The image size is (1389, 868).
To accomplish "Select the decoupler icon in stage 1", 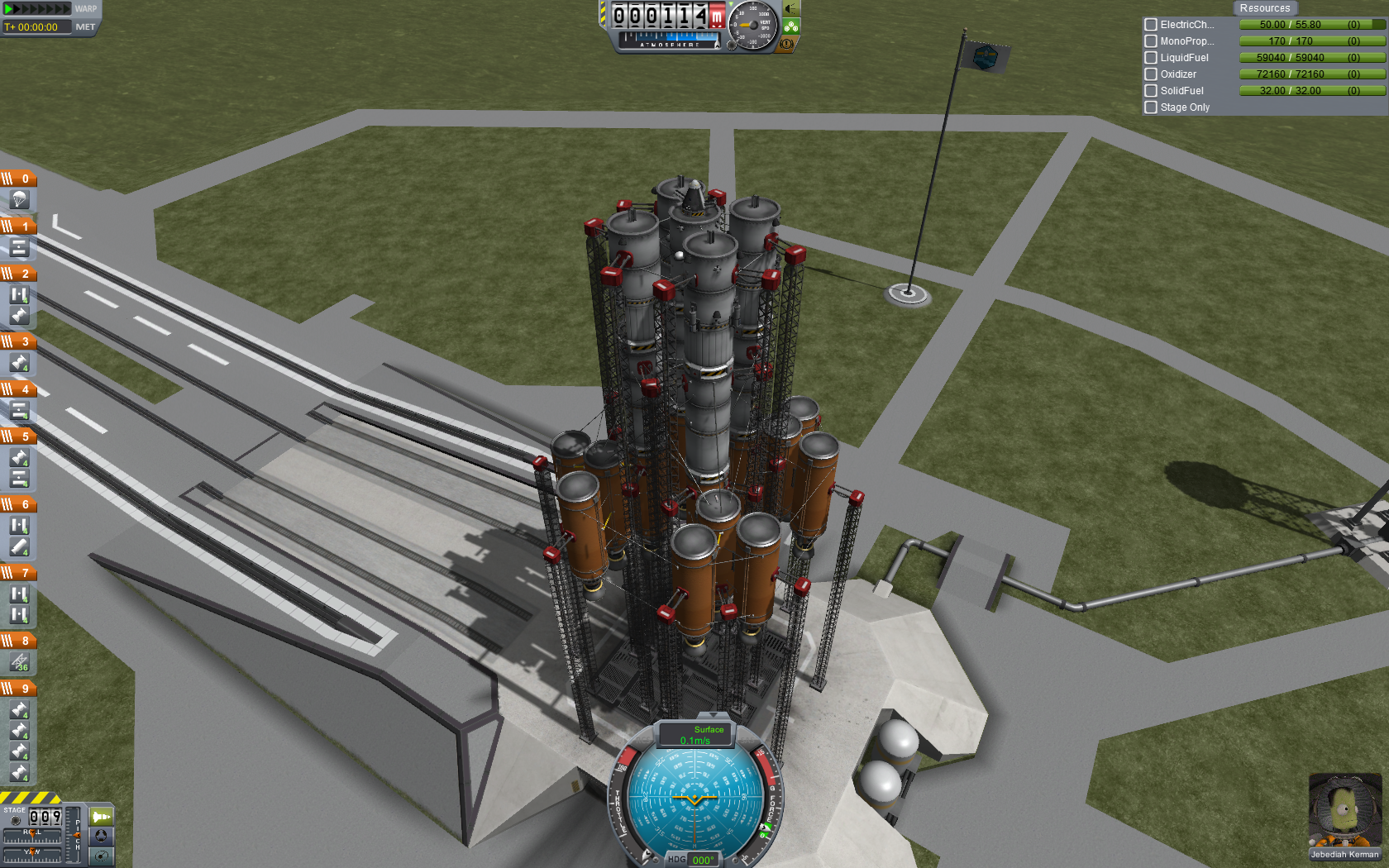I will click(x=19, y=247).
